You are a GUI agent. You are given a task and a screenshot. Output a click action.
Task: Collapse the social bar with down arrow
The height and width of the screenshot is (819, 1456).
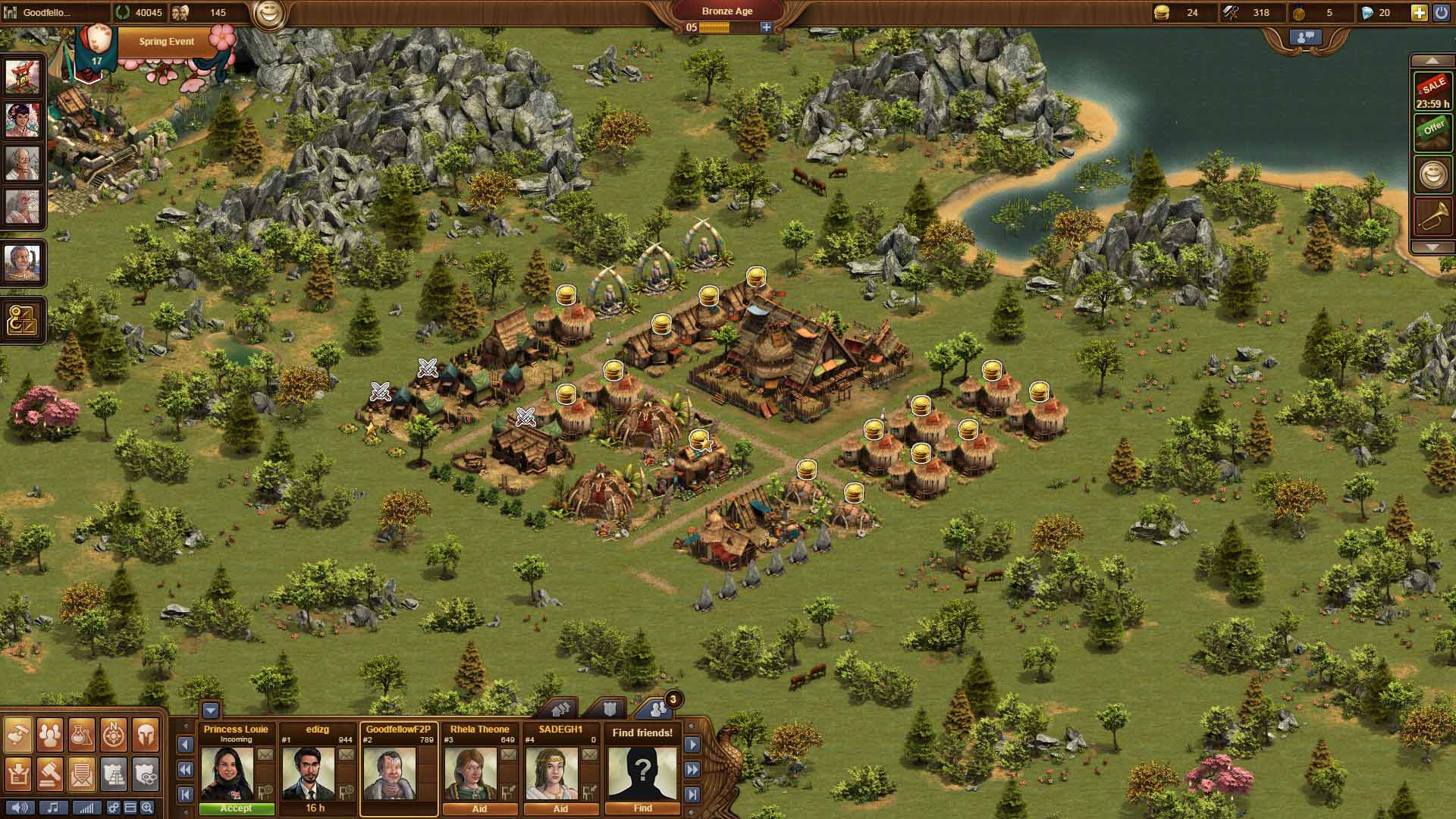(x=211, y=711)
